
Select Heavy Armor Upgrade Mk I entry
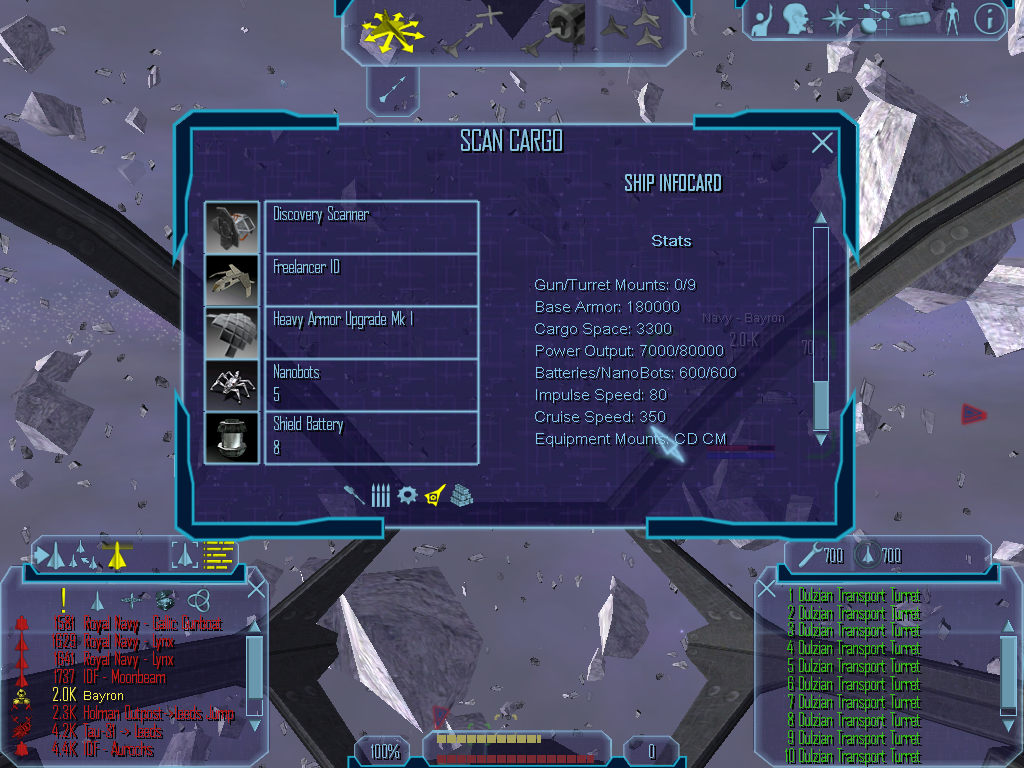[371, 332]
